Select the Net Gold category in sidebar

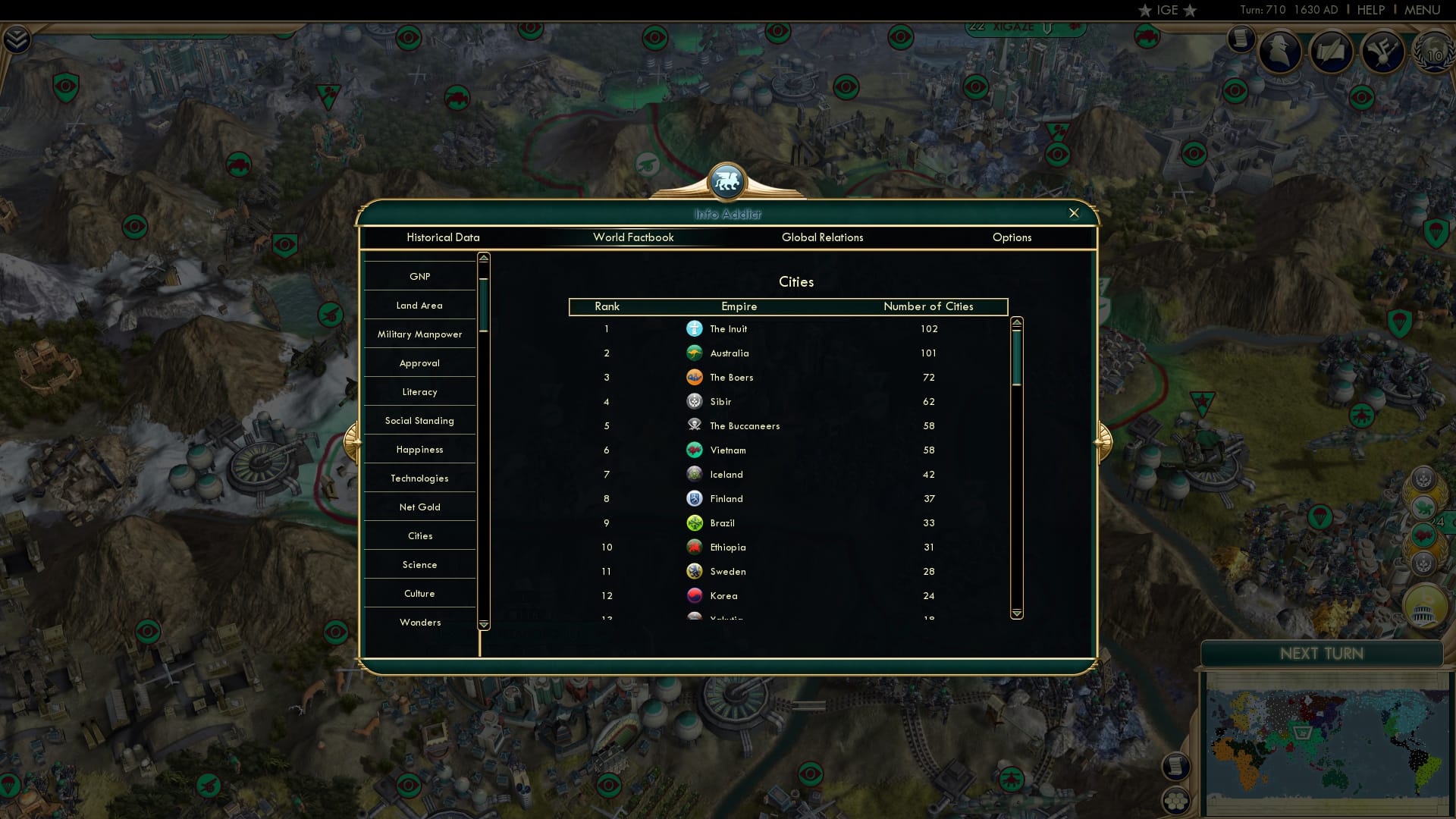tap(419, 507)
